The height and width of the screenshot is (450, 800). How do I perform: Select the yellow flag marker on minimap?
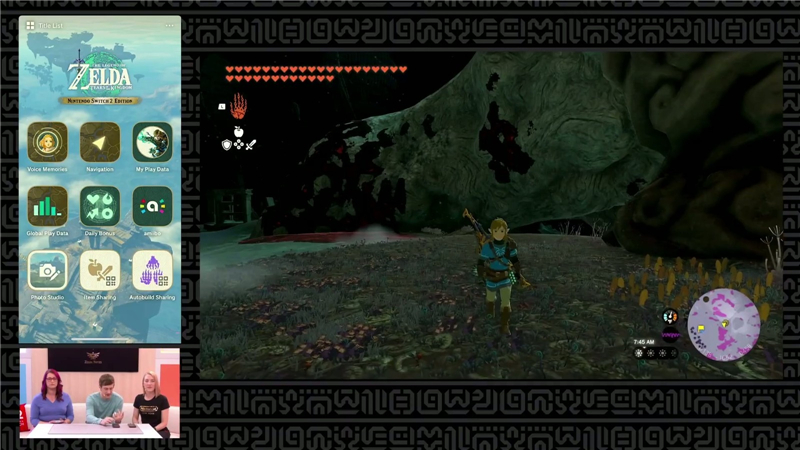(x=700, y=326)
